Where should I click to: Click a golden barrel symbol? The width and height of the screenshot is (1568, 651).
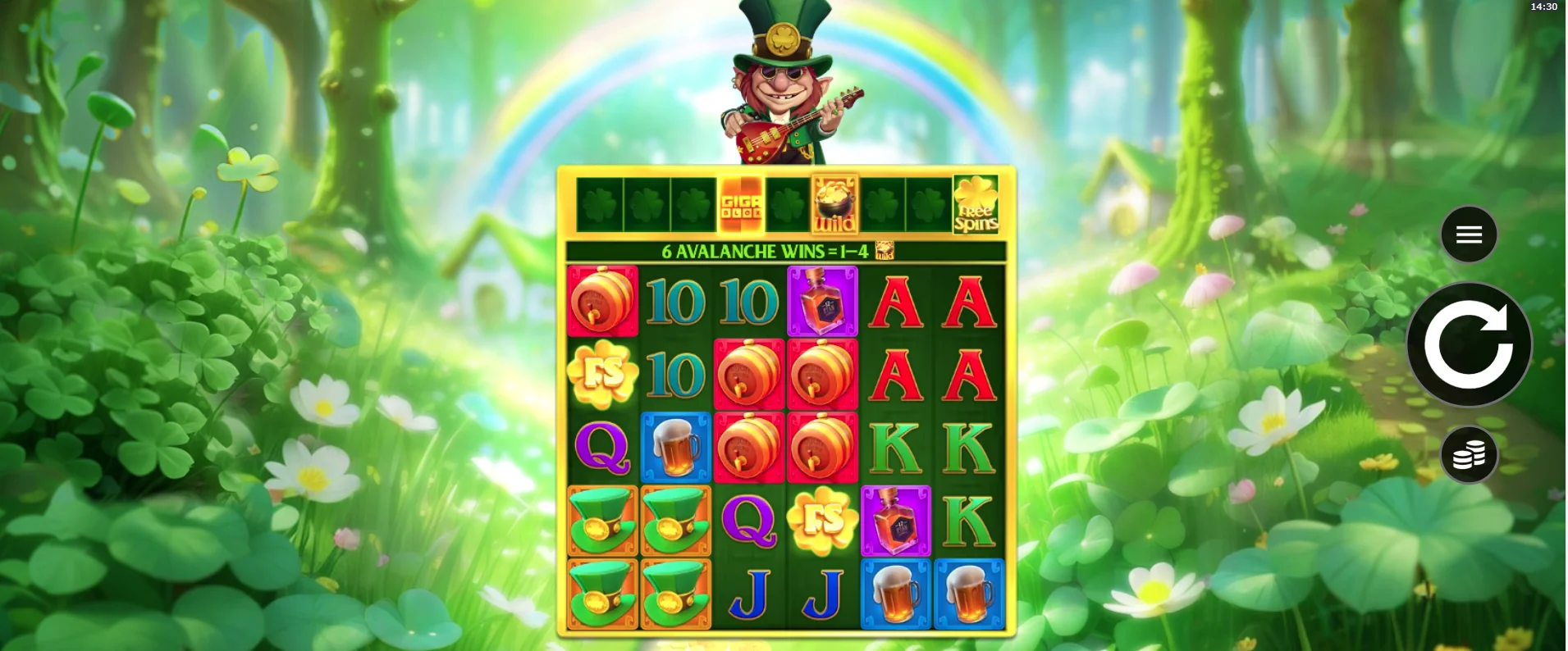(749, 373)
